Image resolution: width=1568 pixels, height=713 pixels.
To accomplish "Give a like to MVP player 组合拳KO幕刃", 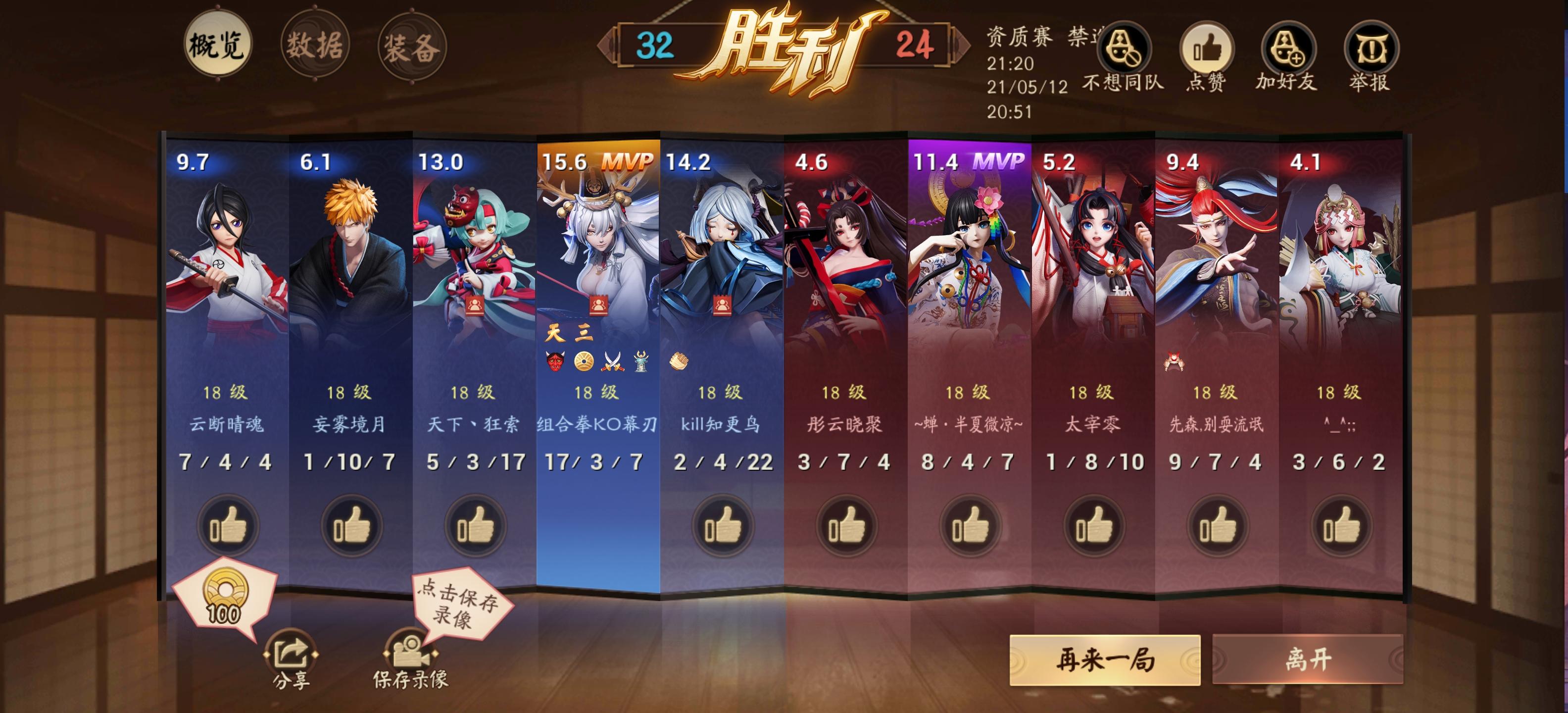I will tap(595, 527).
